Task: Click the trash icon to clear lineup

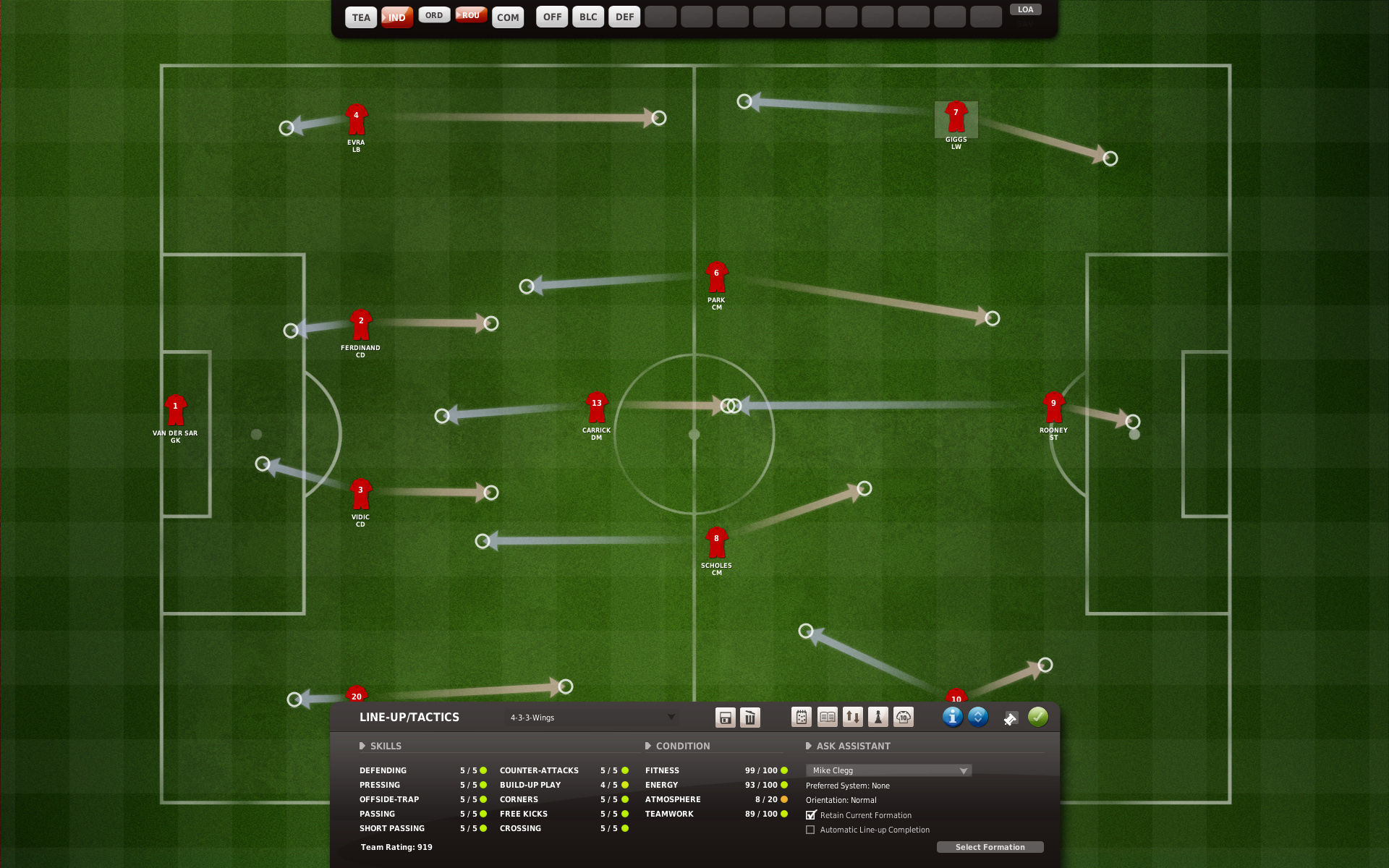Action: click(x=750, y=717)
